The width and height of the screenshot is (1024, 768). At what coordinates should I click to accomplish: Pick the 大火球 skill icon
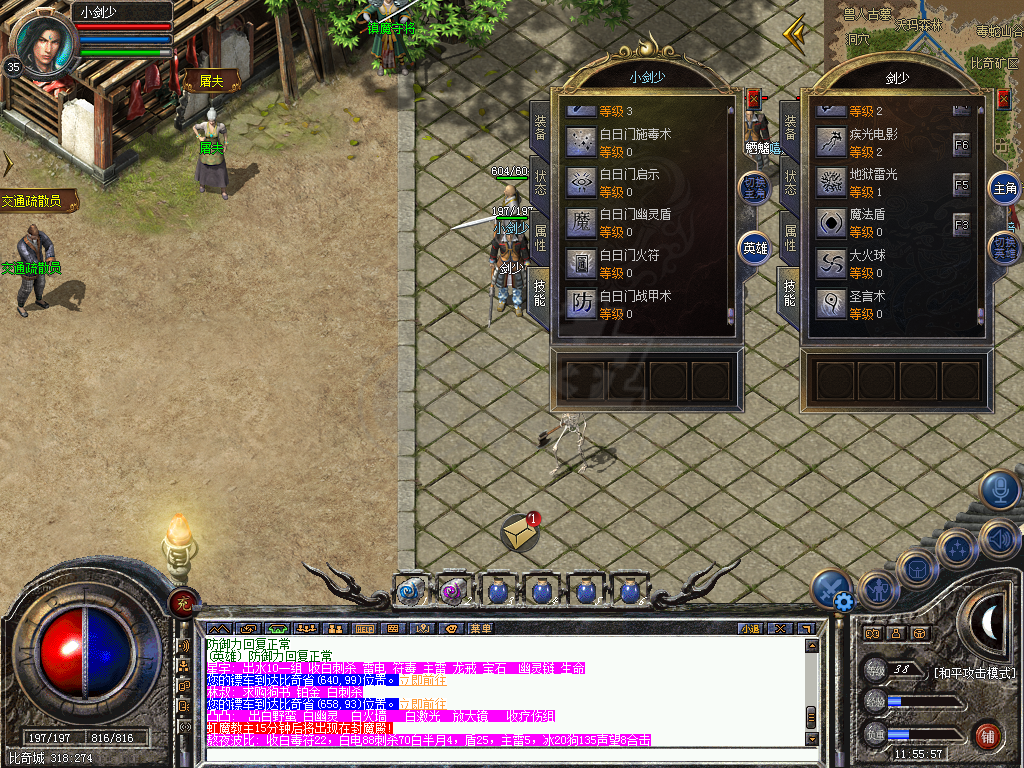(x=832, y=263)
